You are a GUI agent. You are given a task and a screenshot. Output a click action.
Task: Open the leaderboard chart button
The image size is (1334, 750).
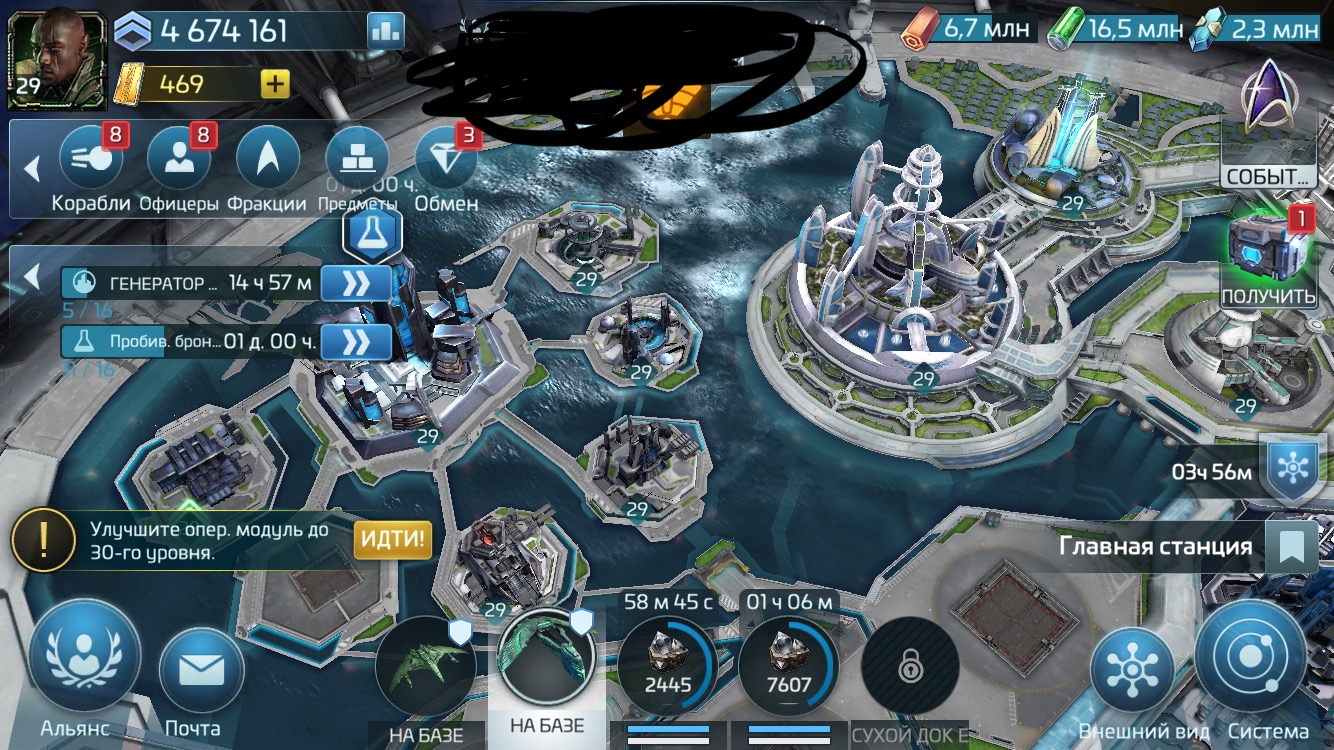[x=385, y=31]
